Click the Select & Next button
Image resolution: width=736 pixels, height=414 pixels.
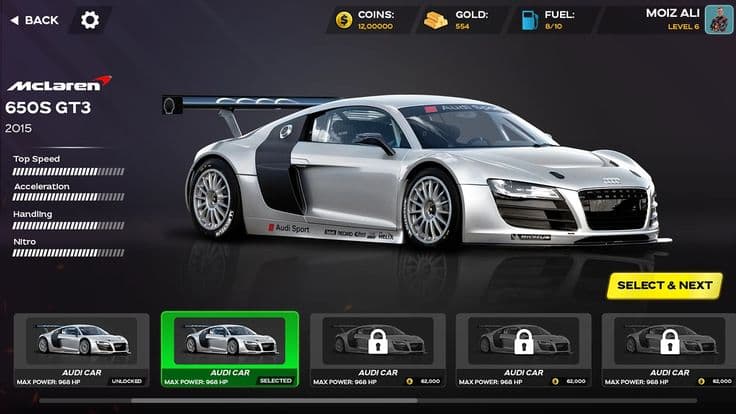[664, 285]
